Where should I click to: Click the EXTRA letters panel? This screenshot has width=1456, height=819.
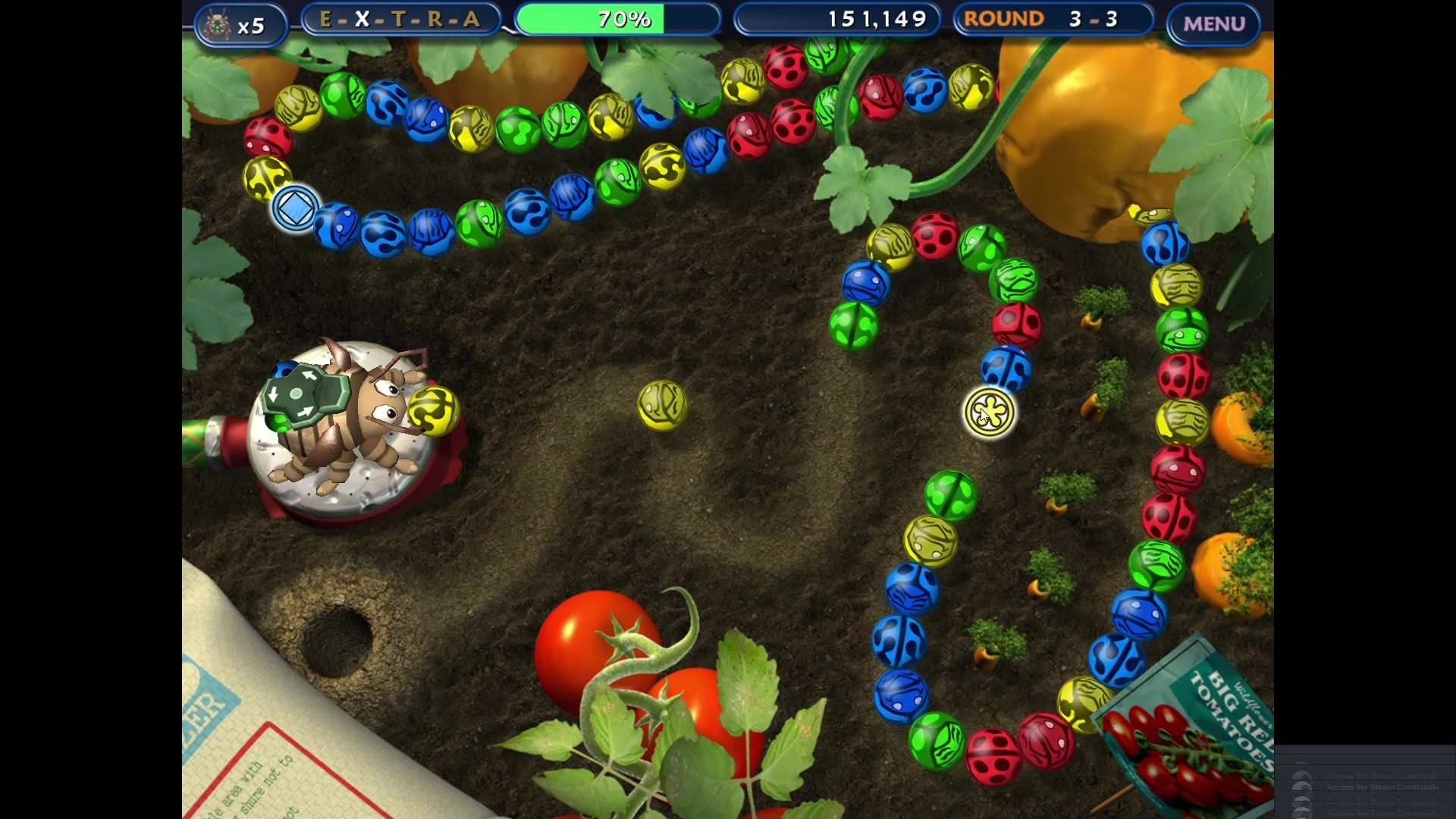(400, 18)
